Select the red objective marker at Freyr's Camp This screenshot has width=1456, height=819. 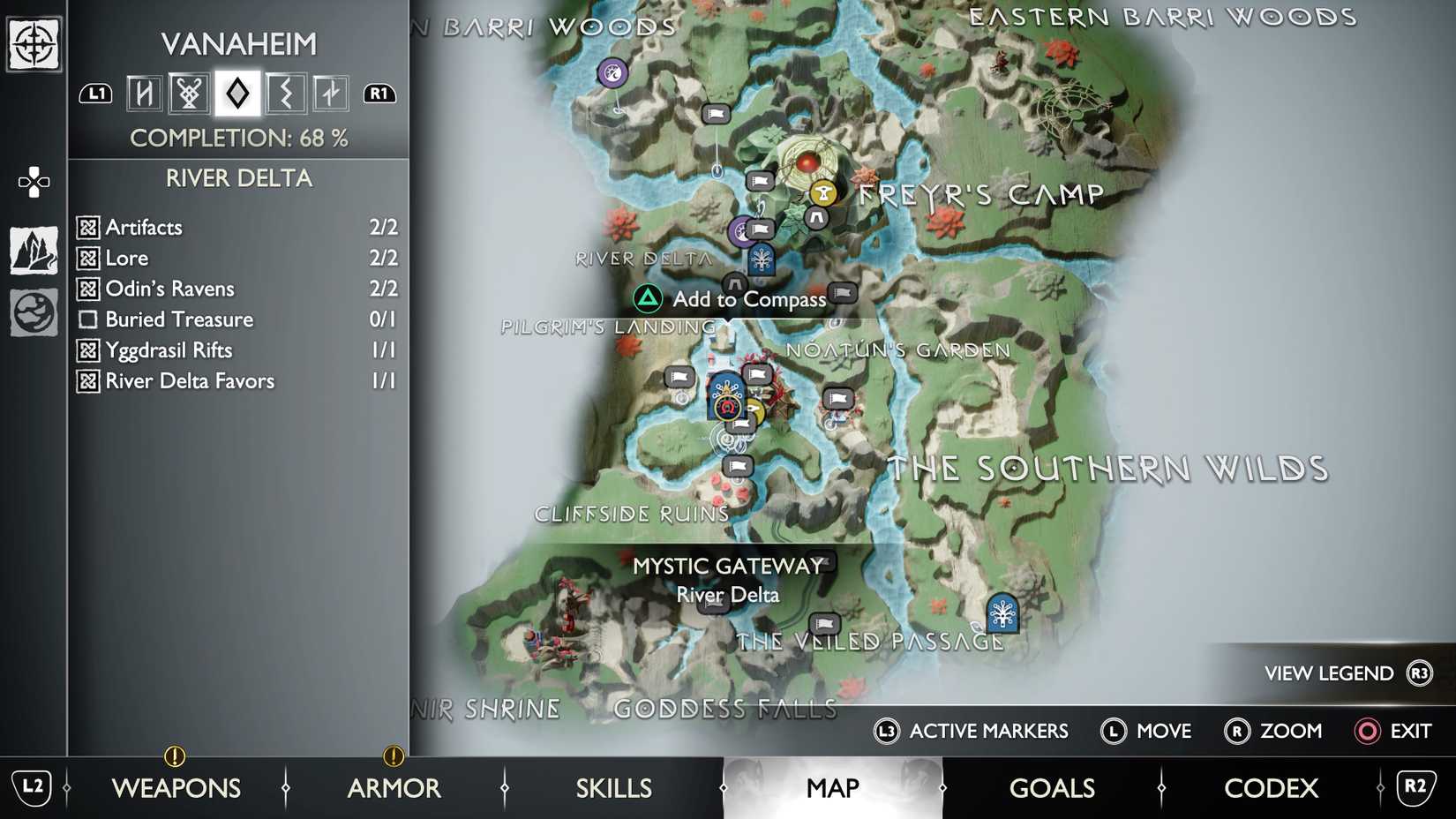[807, 161]
